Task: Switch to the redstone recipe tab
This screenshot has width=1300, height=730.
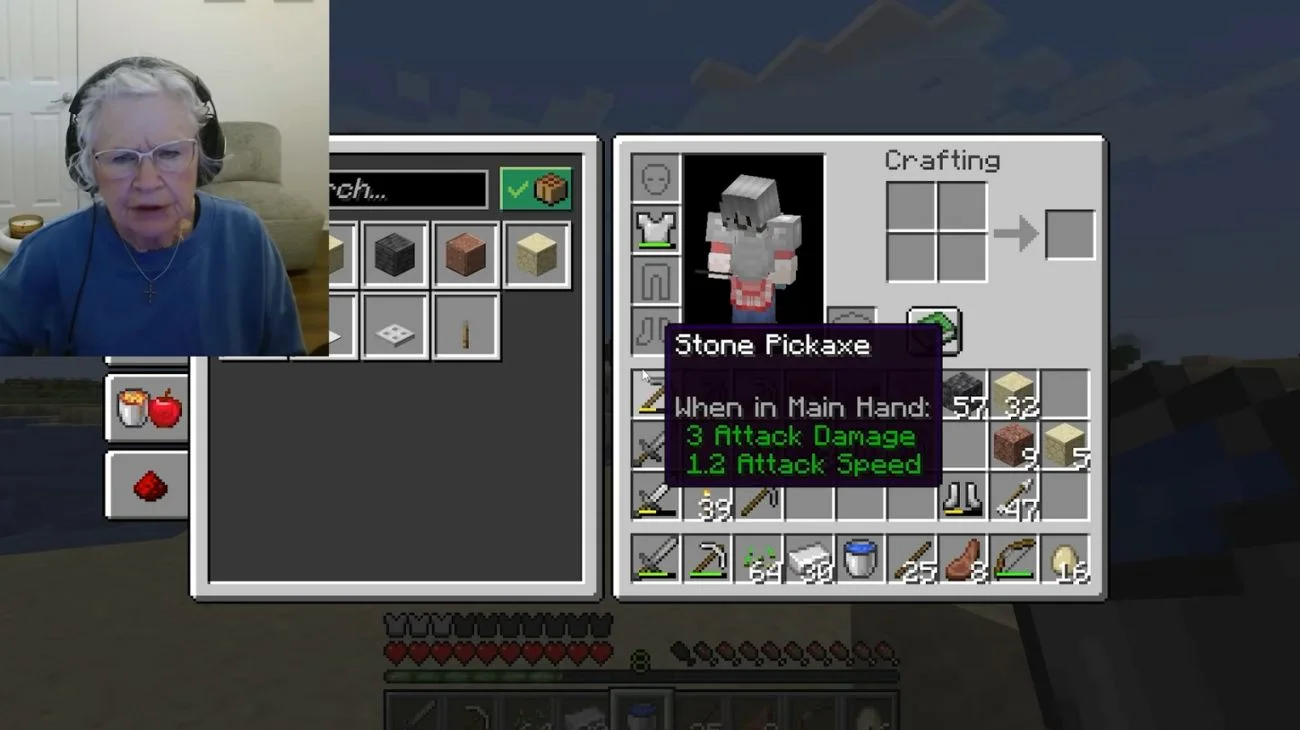Action: coord(148,485)
